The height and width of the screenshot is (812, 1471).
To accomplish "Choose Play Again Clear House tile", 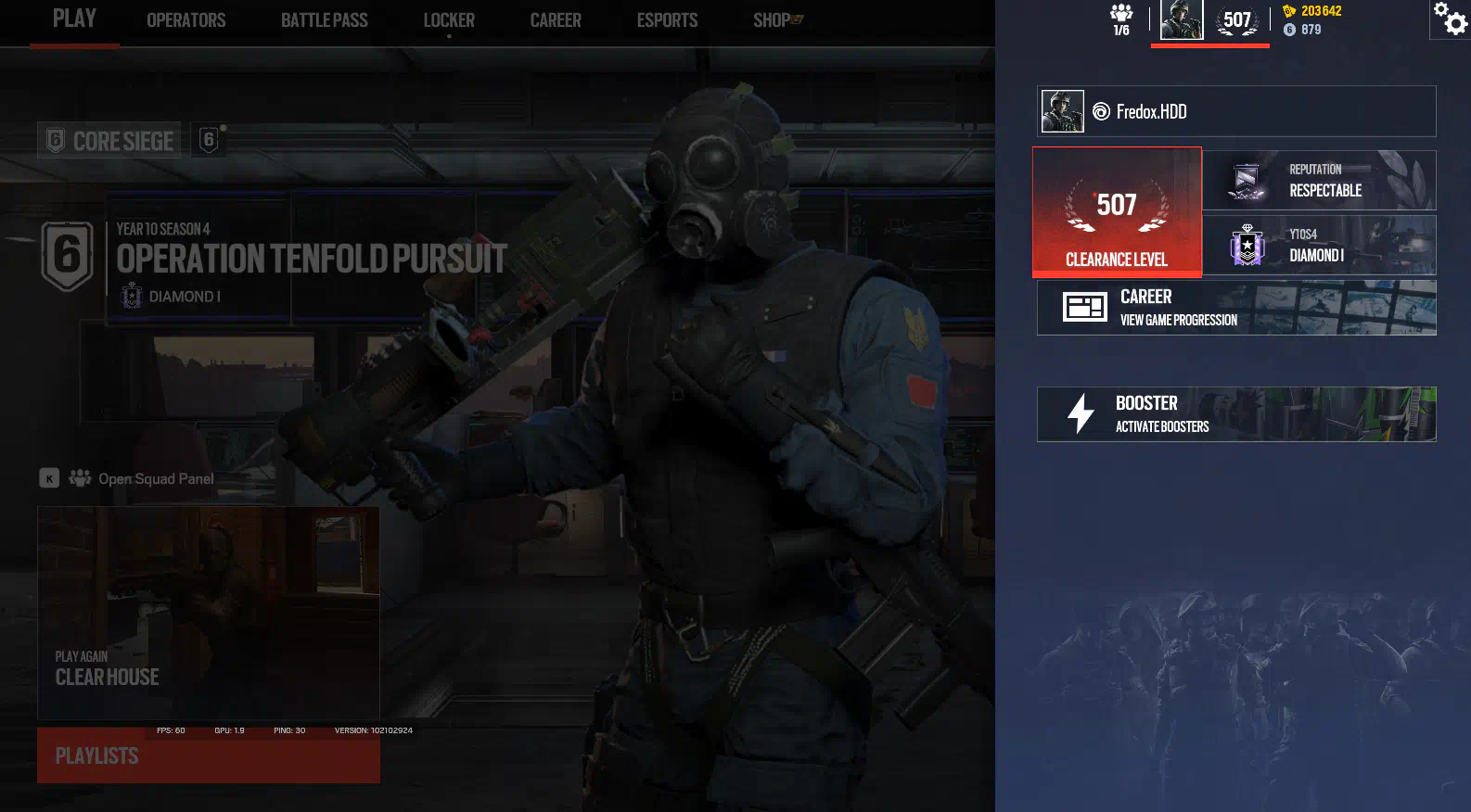I will click(x=209, y=613).
